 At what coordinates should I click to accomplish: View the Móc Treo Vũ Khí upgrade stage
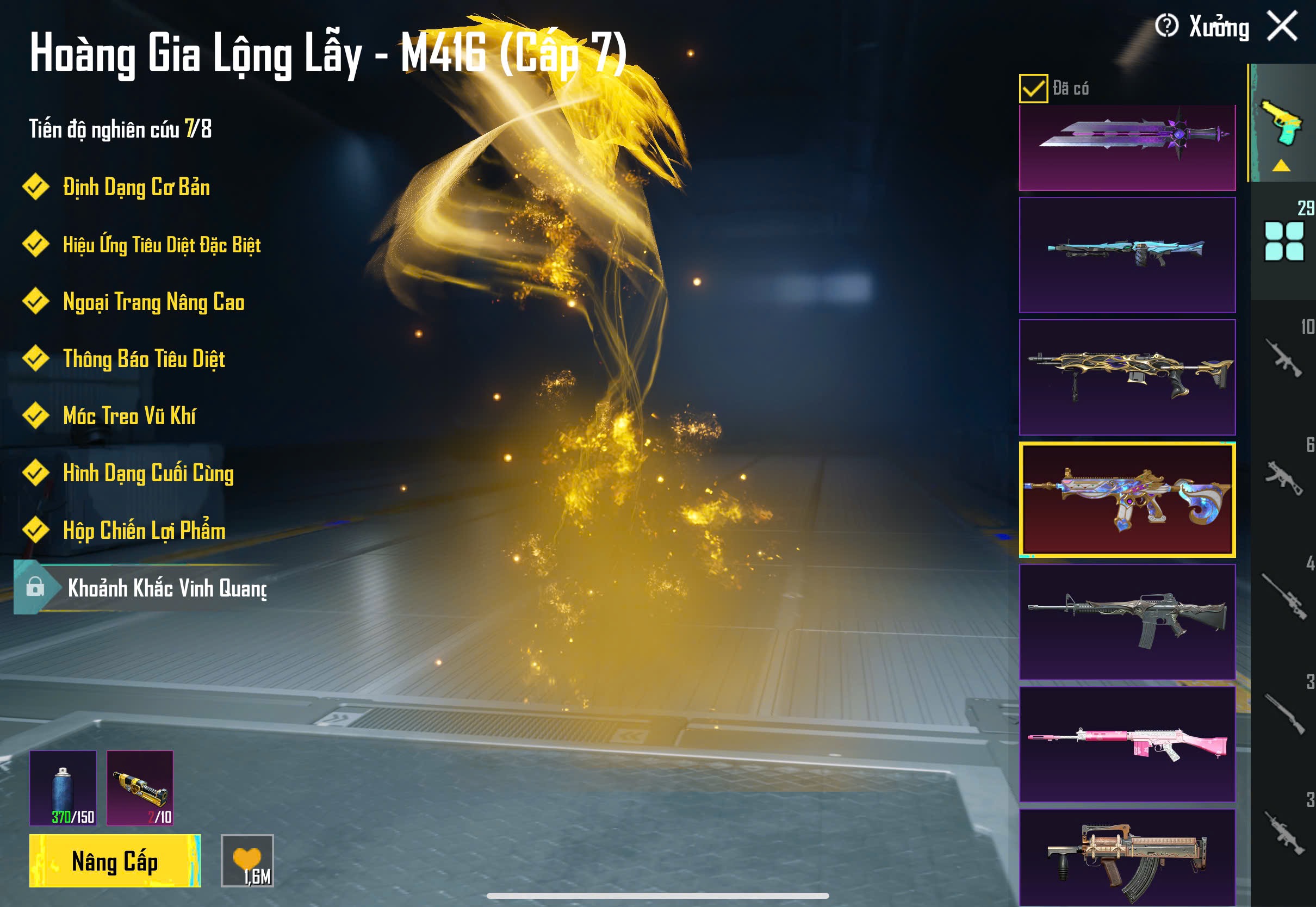(x=129, y=416)
